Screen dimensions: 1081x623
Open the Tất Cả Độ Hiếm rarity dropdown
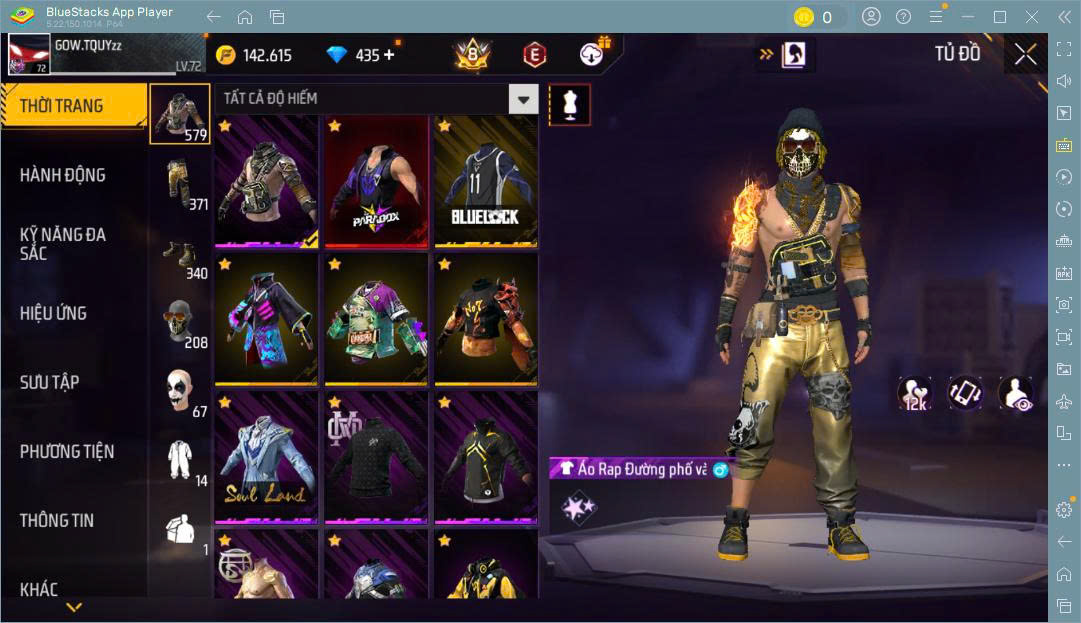coord(523,98)
